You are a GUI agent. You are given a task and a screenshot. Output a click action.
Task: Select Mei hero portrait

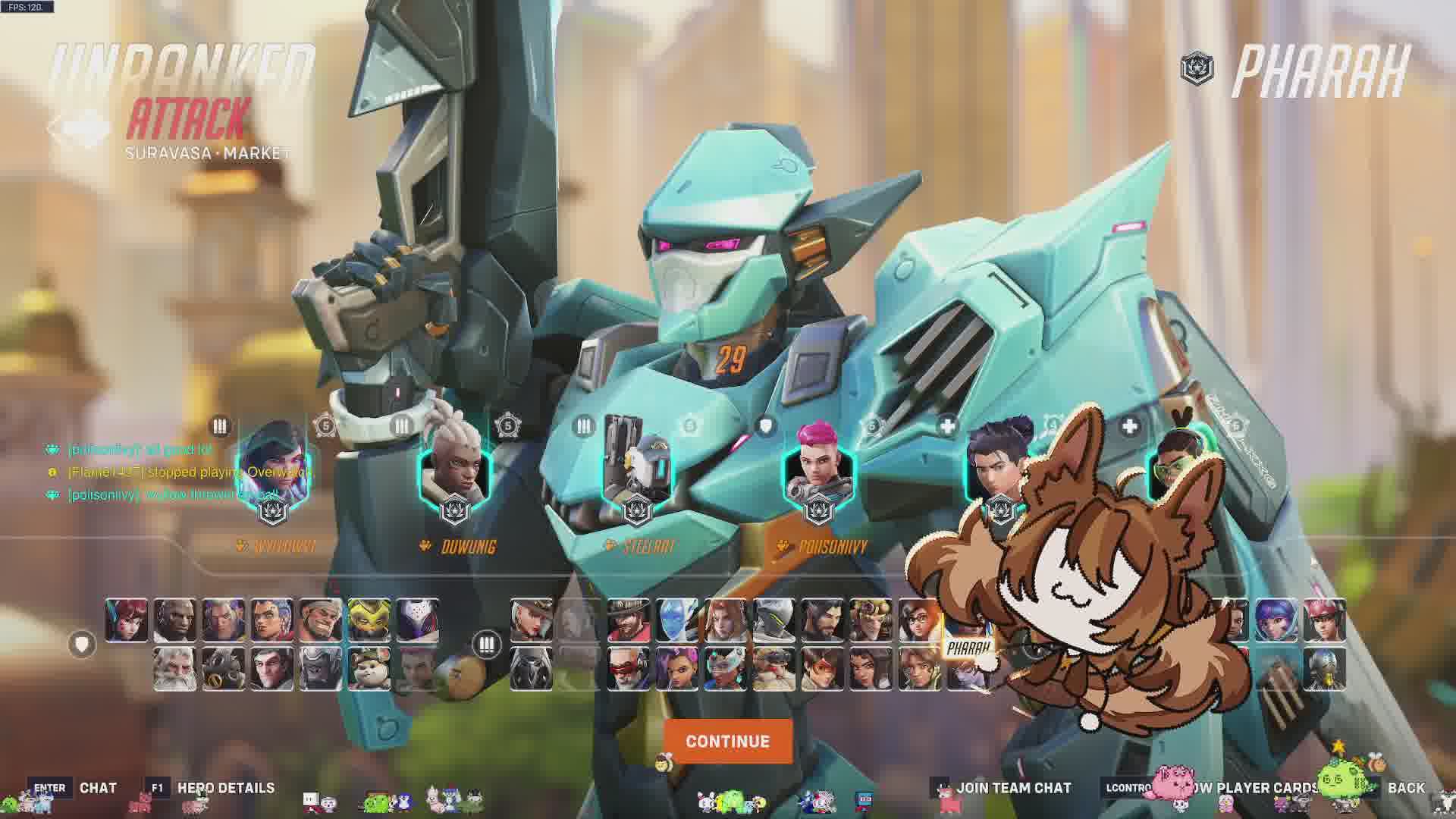pos(919,620)
